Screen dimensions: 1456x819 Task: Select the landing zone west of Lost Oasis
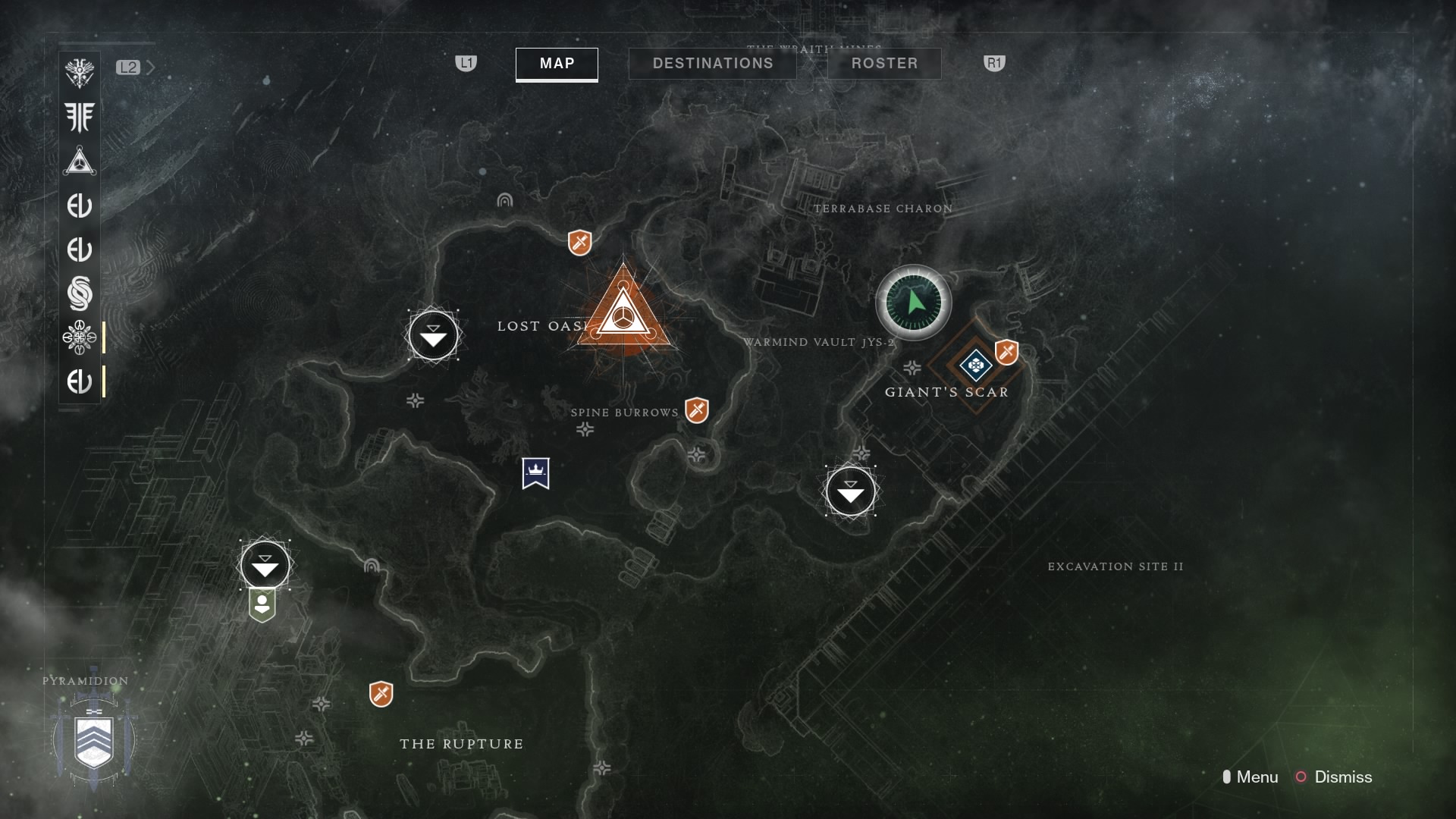point(433,335)
